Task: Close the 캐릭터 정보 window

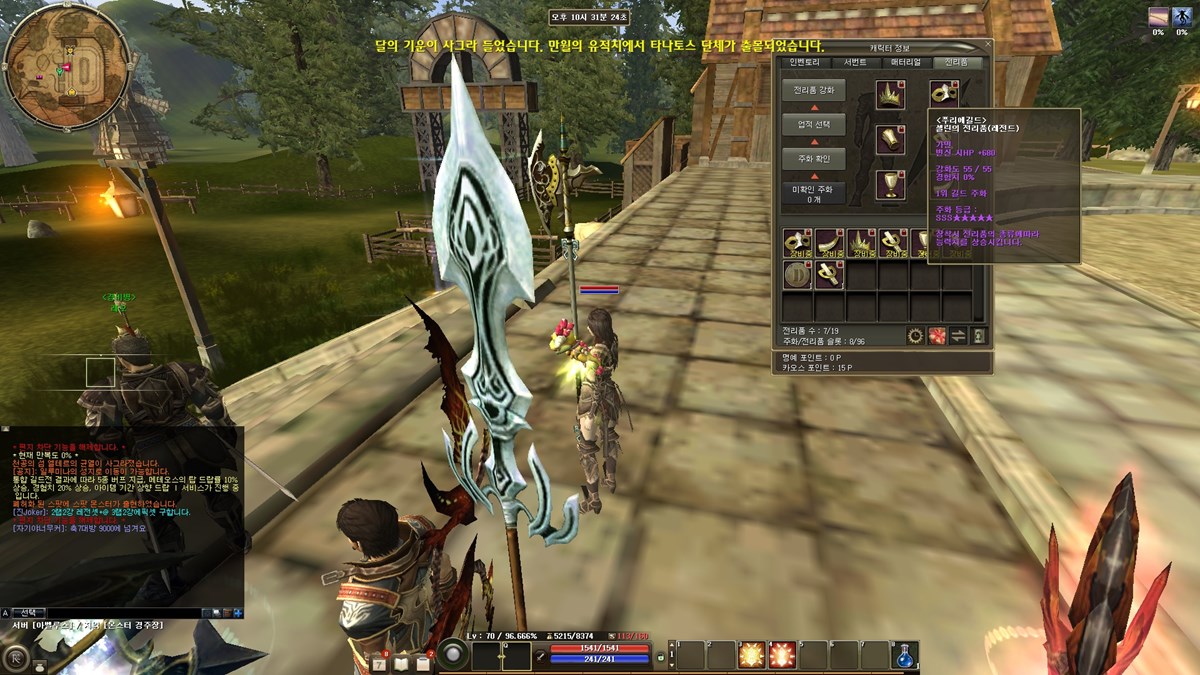Action: [x=986, y=46]
